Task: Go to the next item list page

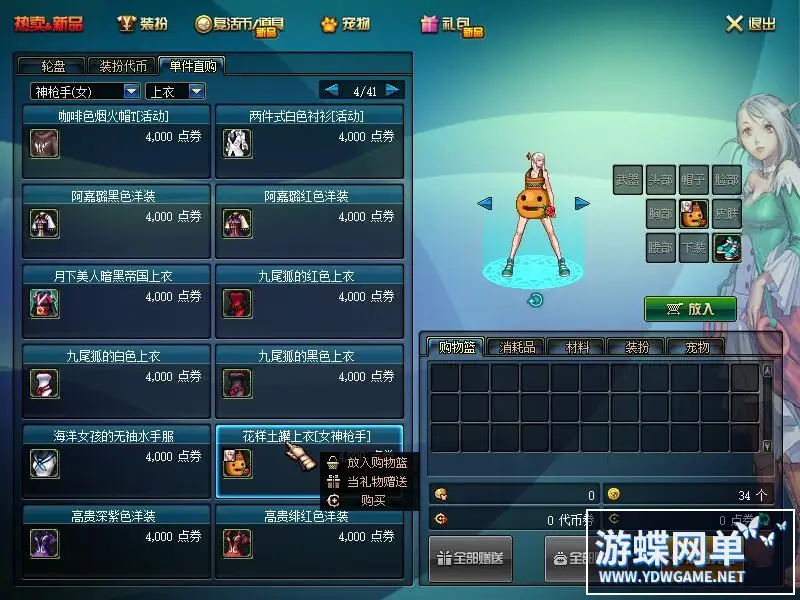Action: coord(393,91)
